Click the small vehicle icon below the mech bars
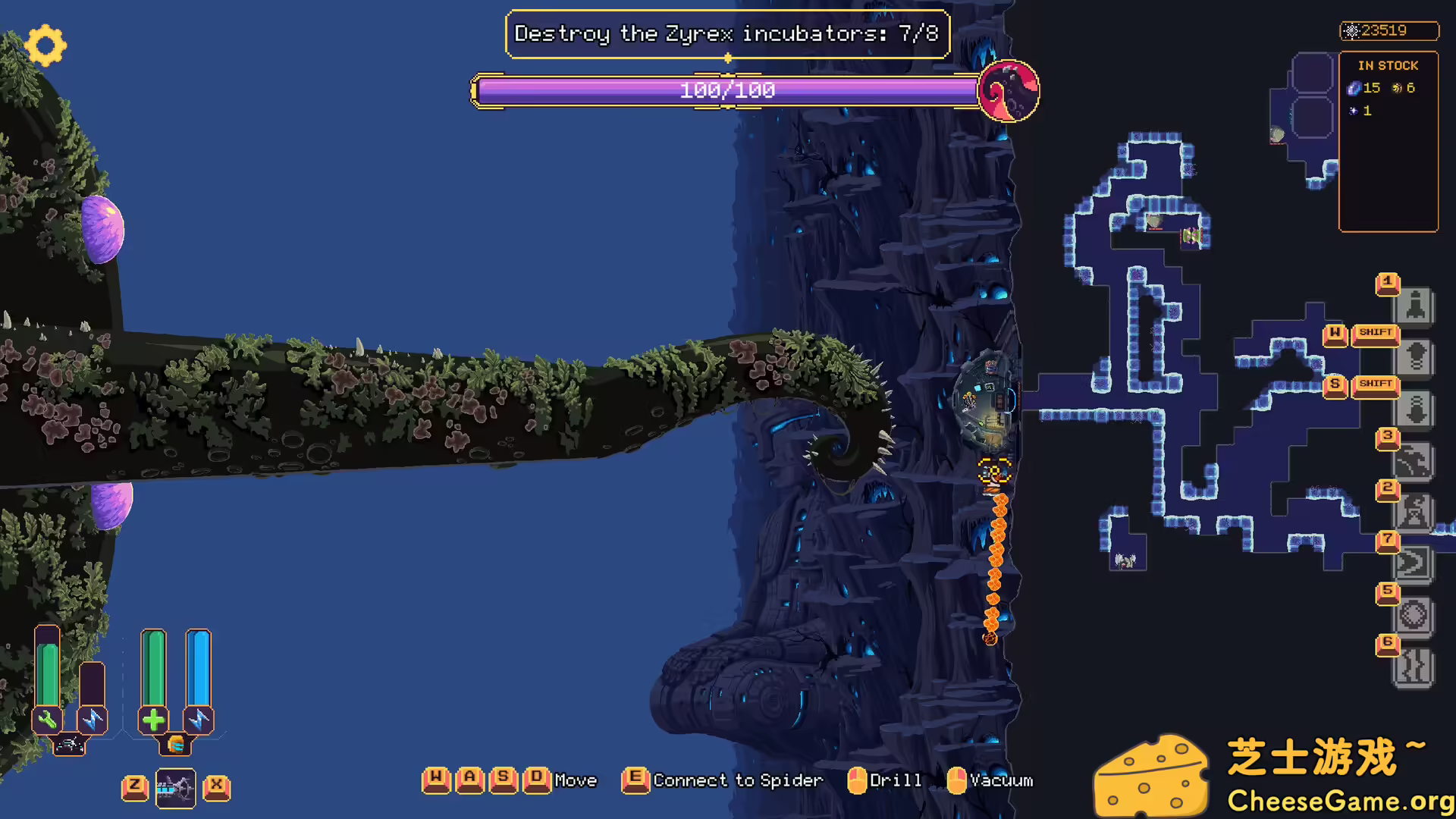The image size is (1456, 819). [68, 745]
